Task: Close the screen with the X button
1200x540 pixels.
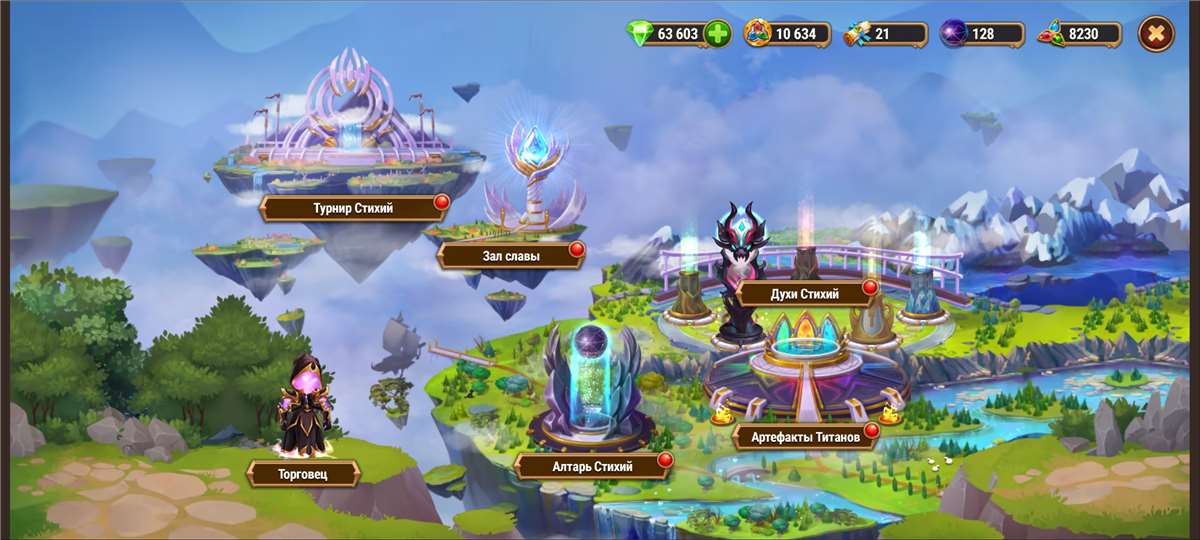Action: (1156, 34)
